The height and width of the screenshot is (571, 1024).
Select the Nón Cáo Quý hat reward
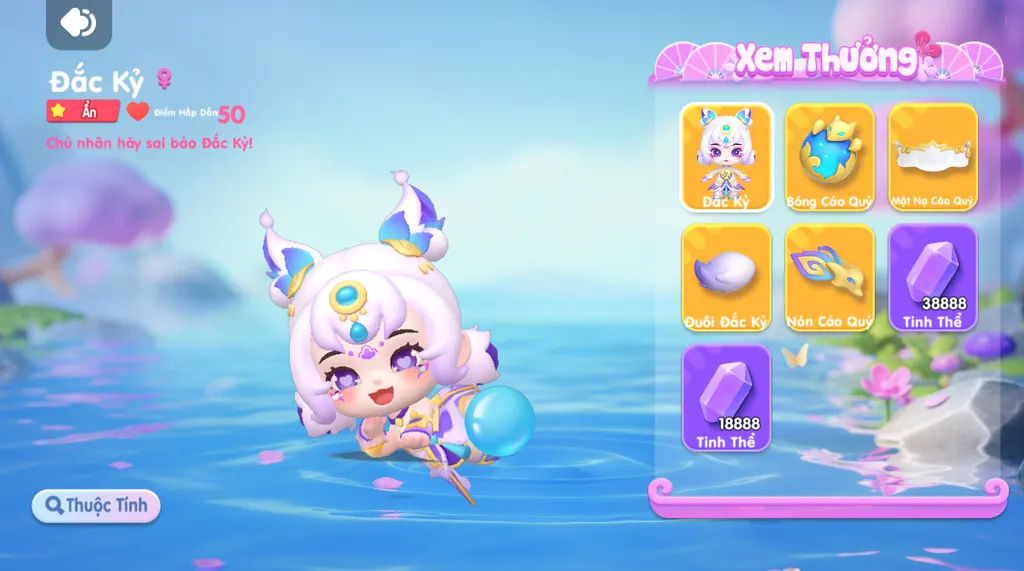click(x=829, y=277)
